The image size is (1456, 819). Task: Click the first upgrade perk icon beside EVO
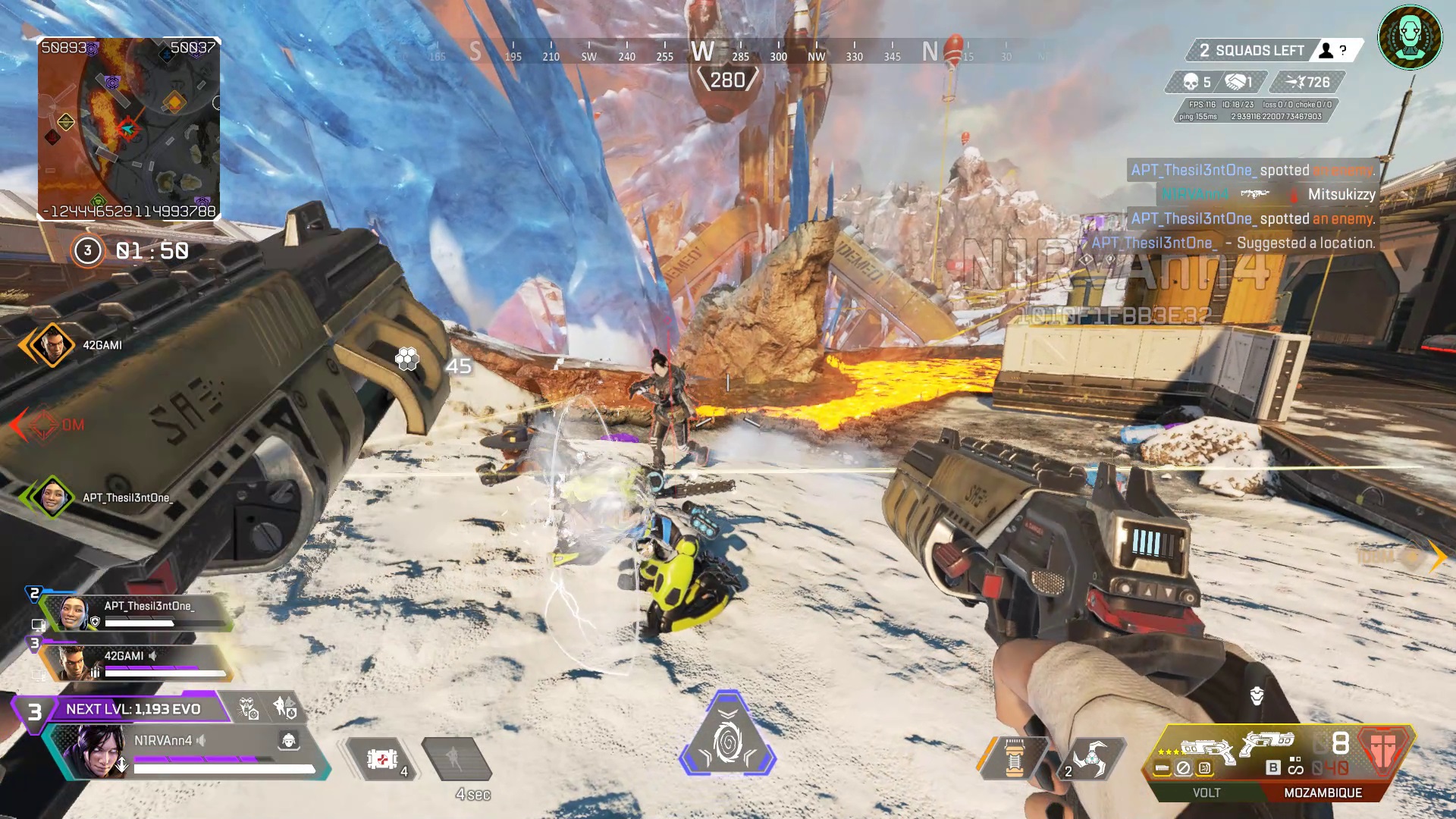[x=249, y=708]
